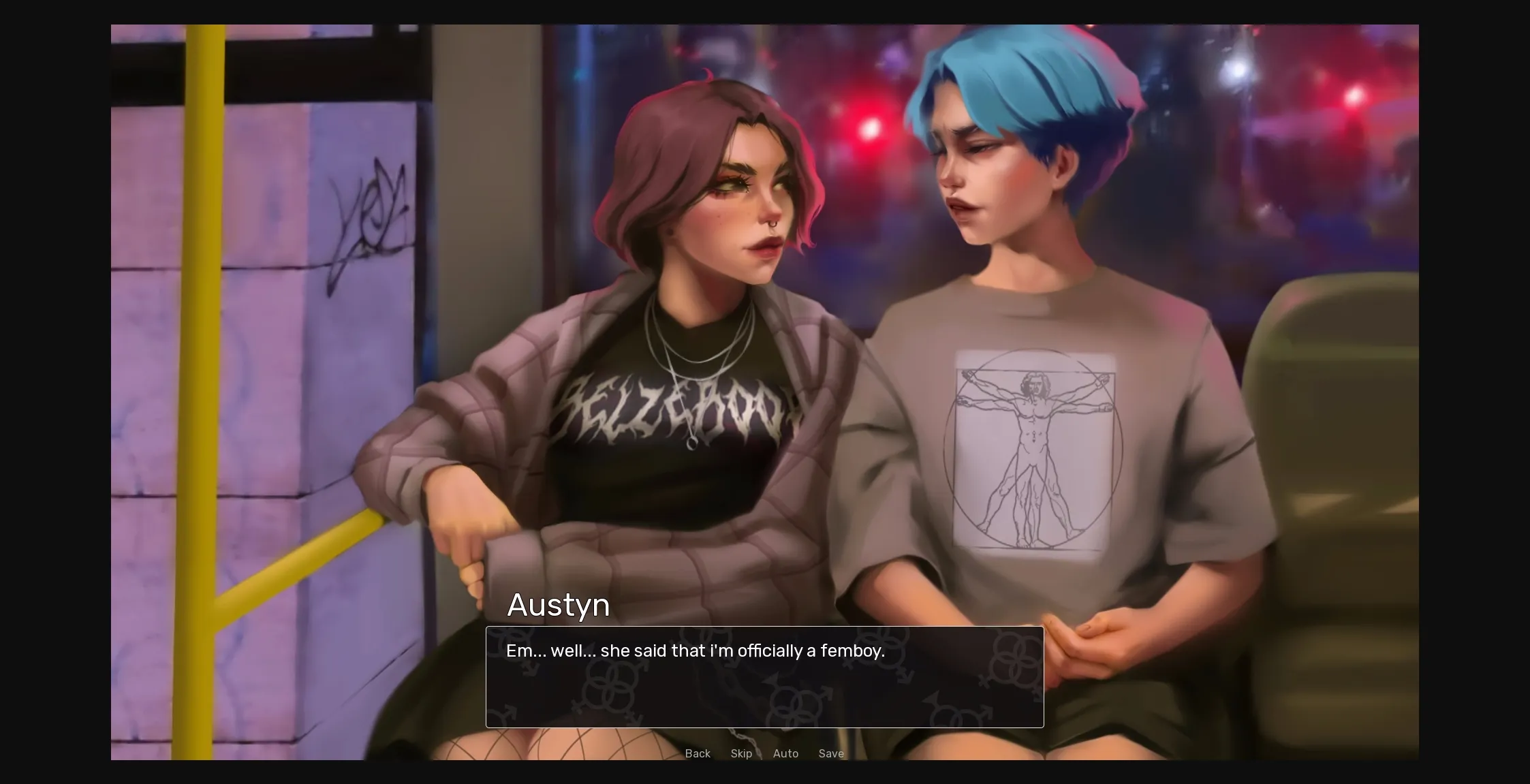Click Back to review previous dialogue
The height and width of the screenshot is (784, 1530).
697,753
